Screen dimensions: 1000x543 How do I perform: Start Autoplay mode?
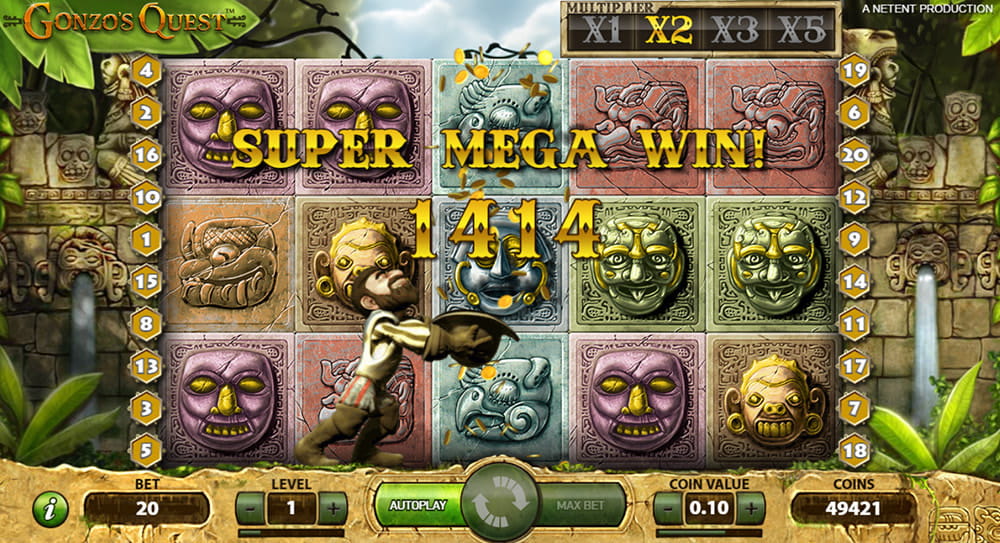pyautogui.click(x=415, y=506)
